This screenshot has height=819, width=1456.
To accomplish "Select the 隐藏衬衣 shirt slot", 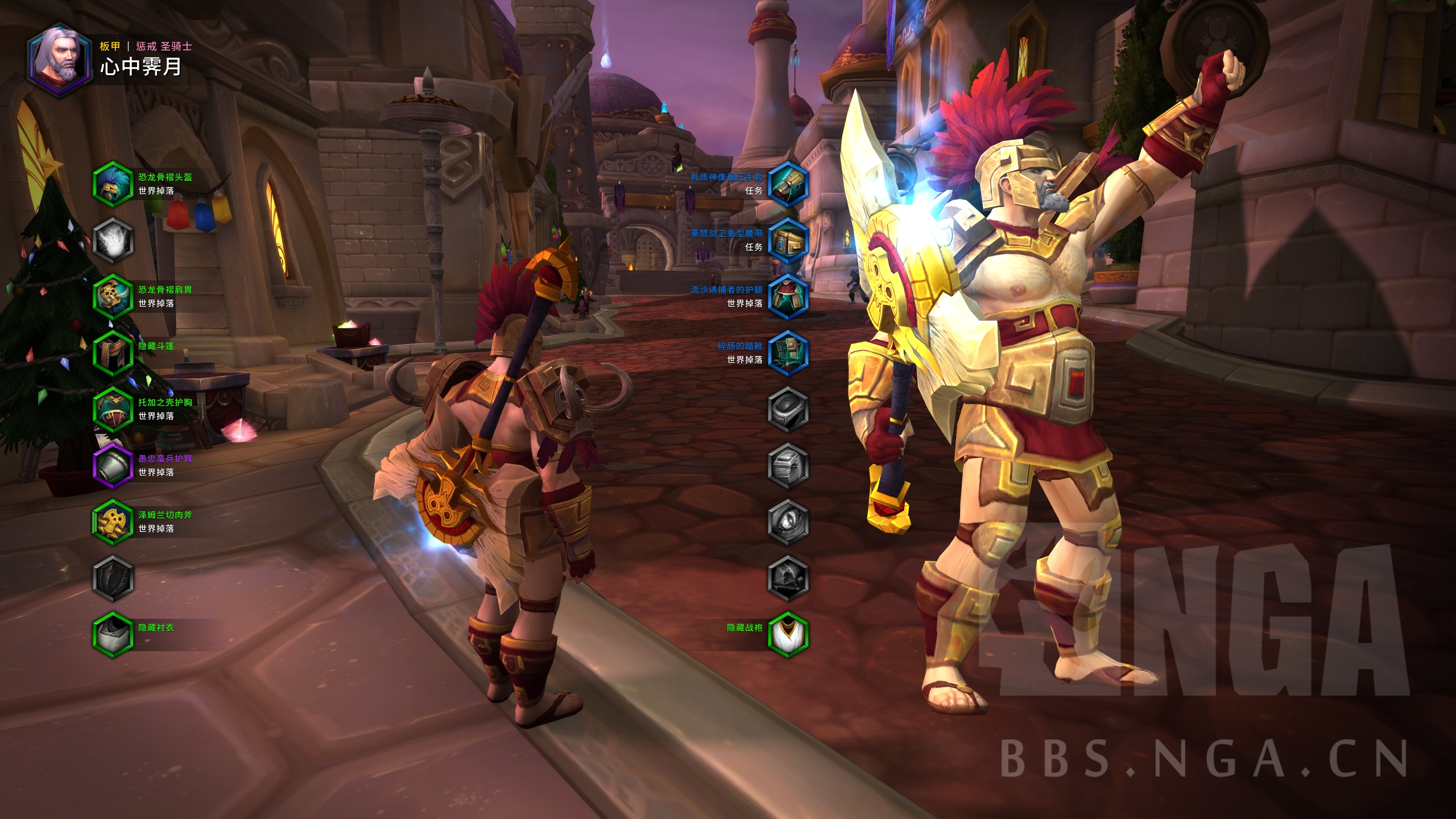I will pyautogui.click(x=113, y=634).
